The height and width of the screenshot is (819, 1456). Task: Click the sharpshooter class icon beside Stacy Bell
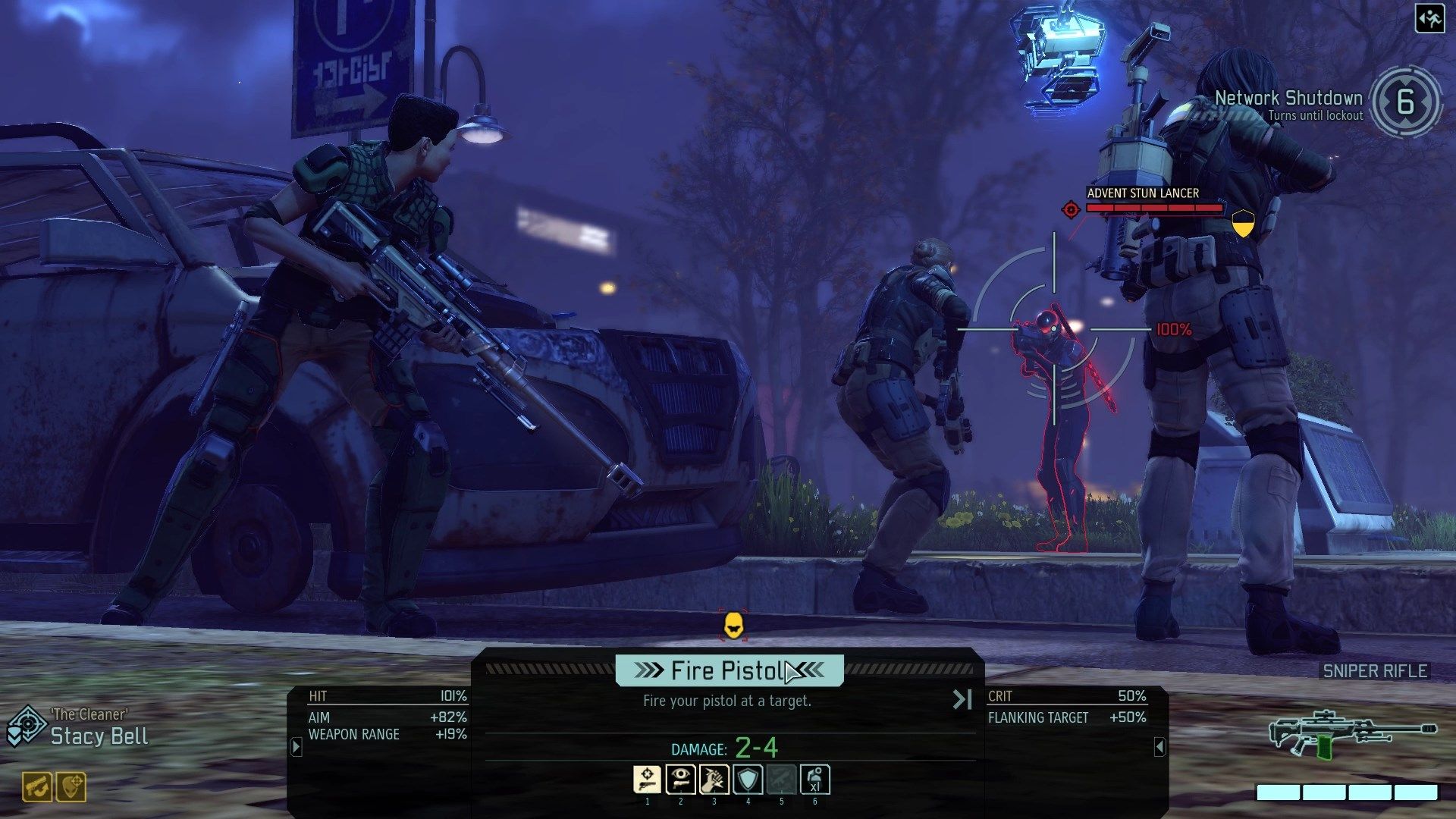click(26, 726)
